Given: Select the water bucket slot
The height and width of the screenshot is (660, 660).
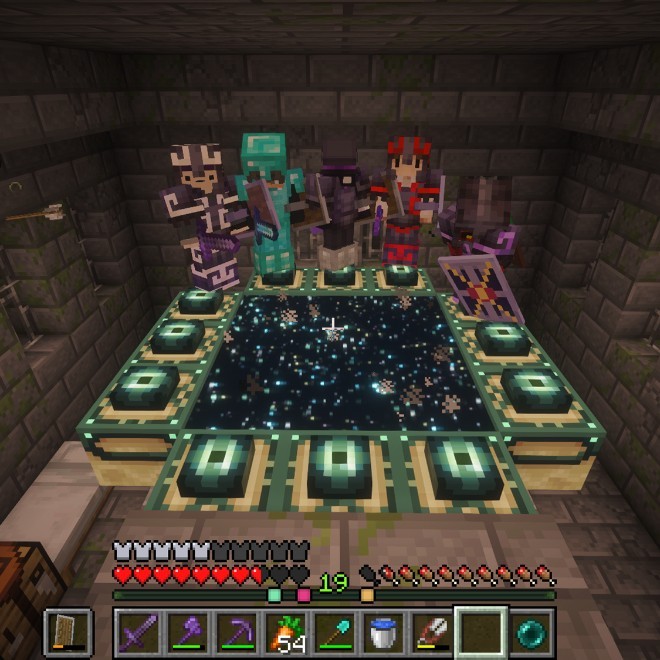Looking at the screenshot, I should point(383,632).
